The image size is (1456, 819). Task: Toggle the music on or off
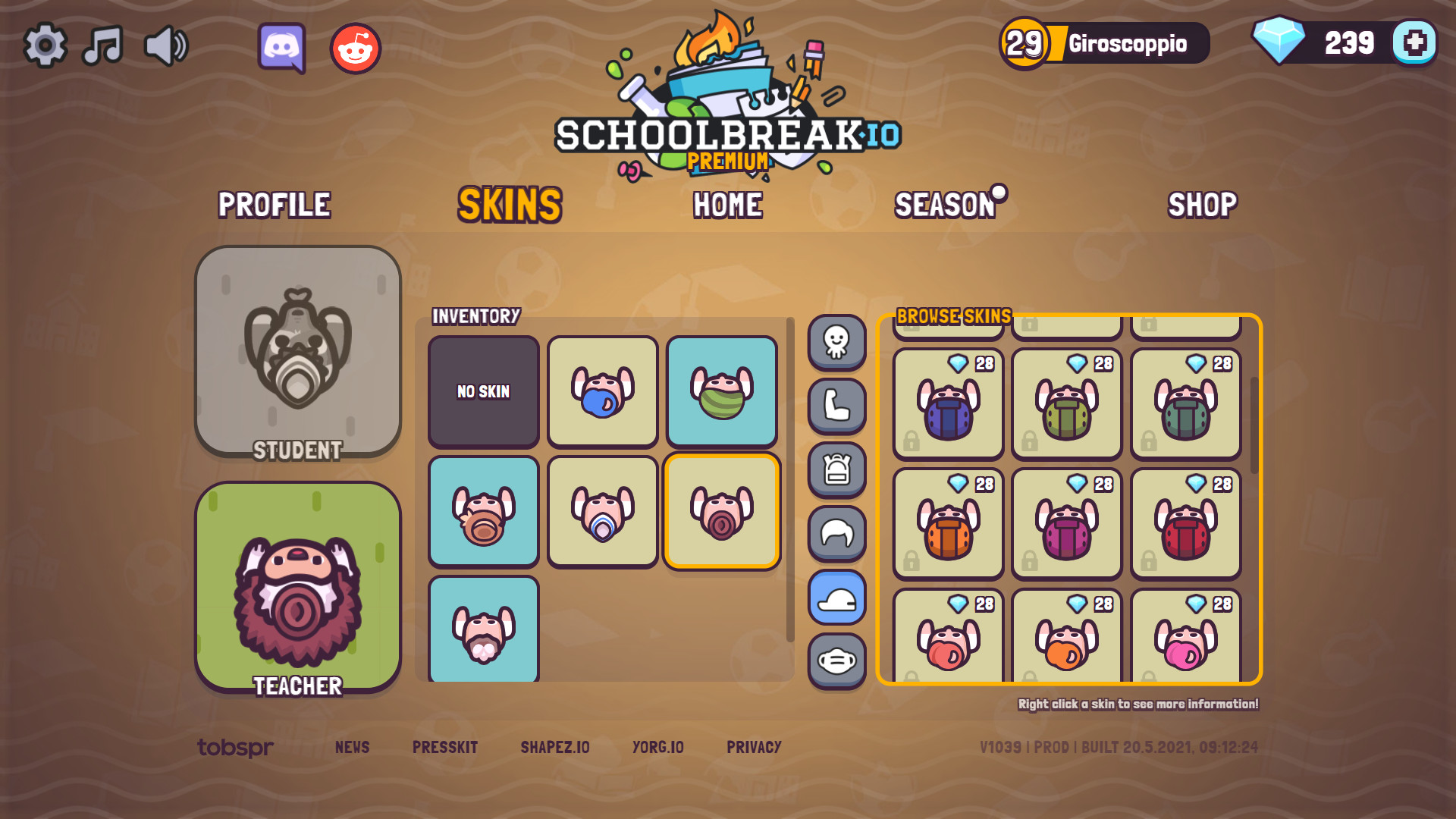click(x=104, y=44)
